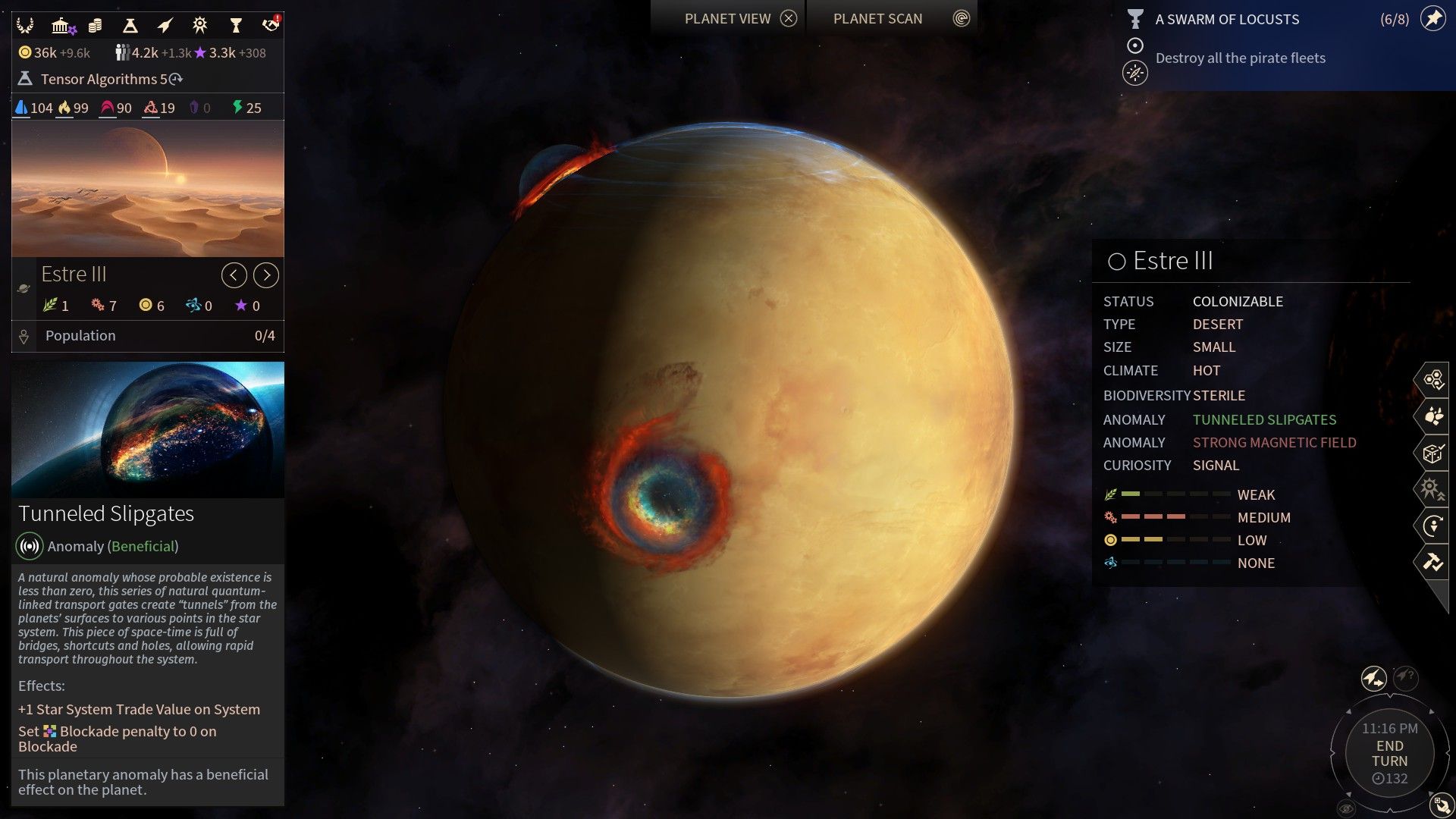Open the research flask icon

point(129,24)
